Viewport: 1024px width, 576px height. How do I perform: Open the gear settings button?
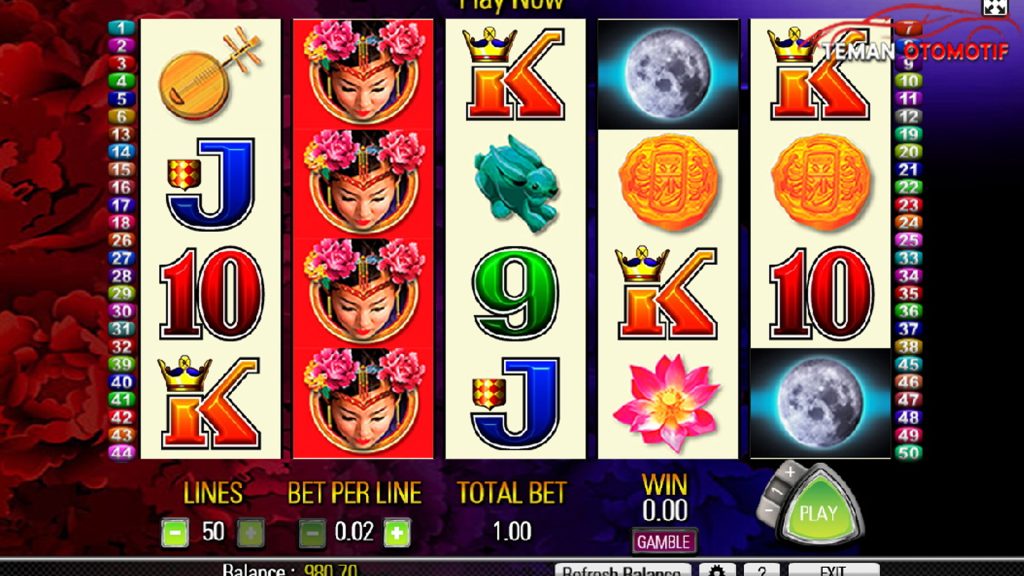pyautogui.click(x=716, y=570)
